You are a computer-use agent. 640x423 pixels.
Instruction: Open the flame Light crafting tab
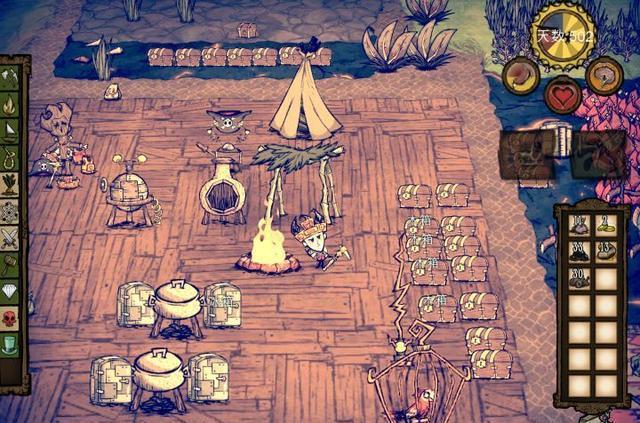click(11, 103)
